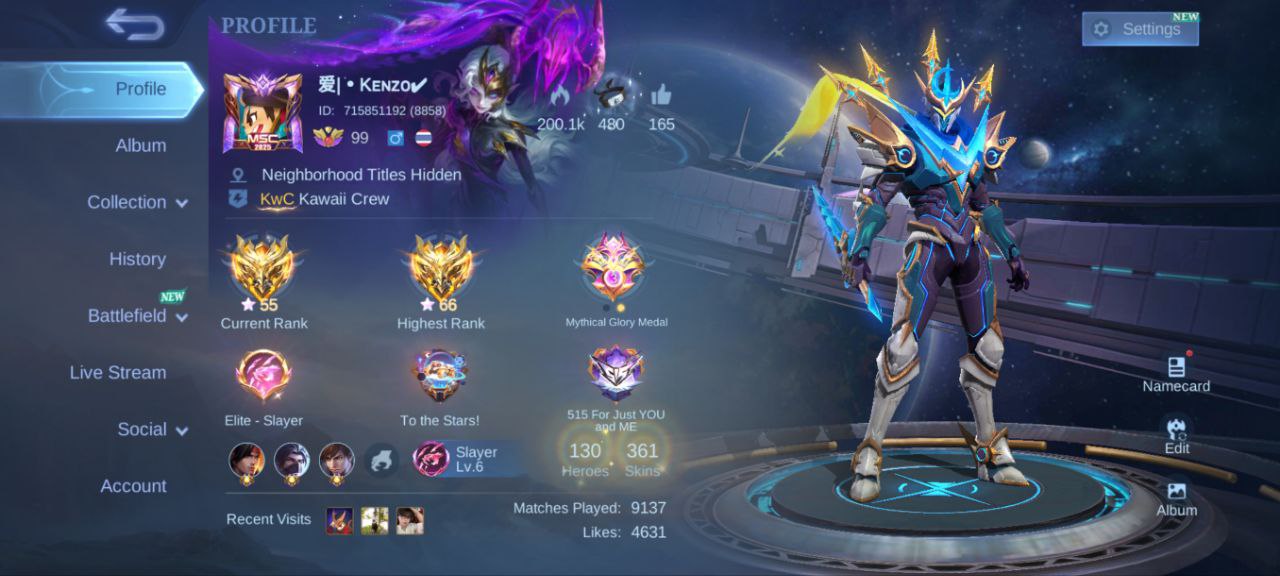Give a like with the thumbs-up icon
Screen dimensions: 1280x576
[661, 97]
